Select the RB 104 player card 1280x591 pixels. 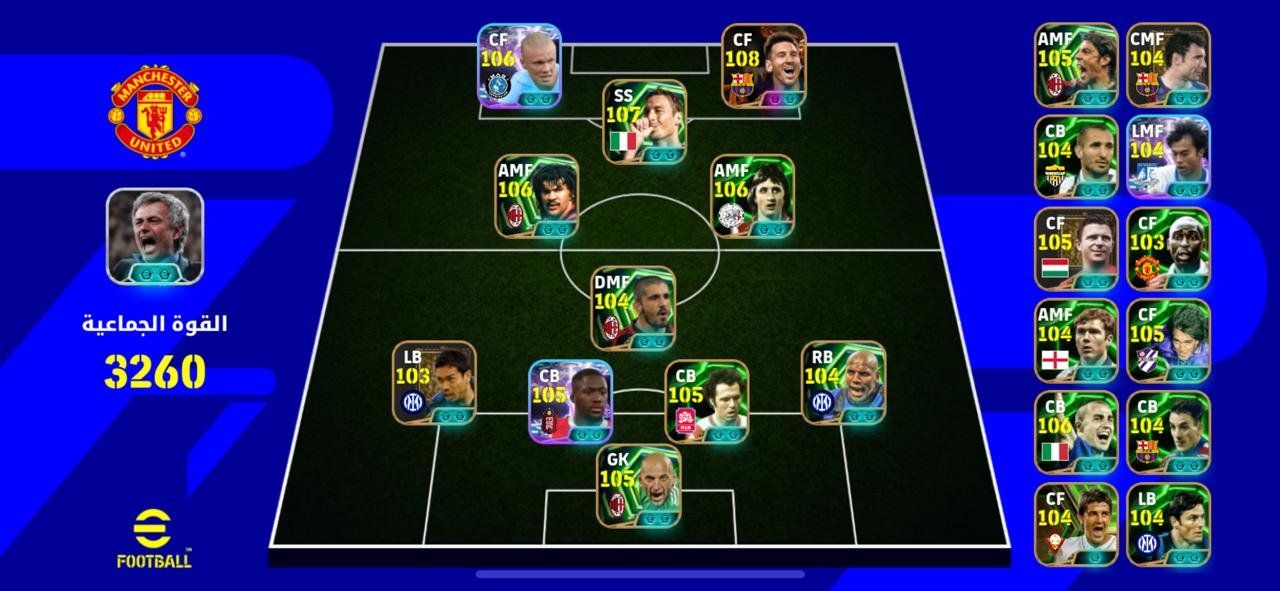click(843, 383)
